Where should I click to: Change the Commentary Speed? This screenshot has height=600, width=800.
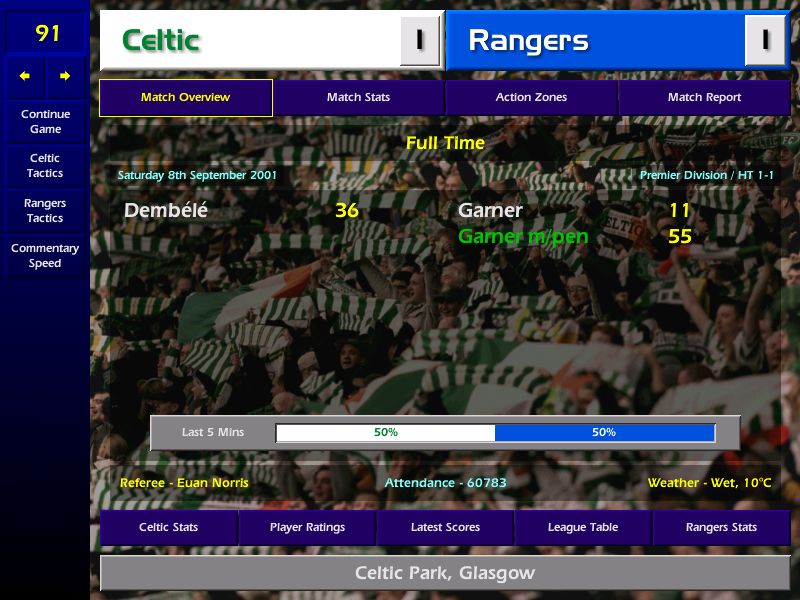[x=45, y=255]
